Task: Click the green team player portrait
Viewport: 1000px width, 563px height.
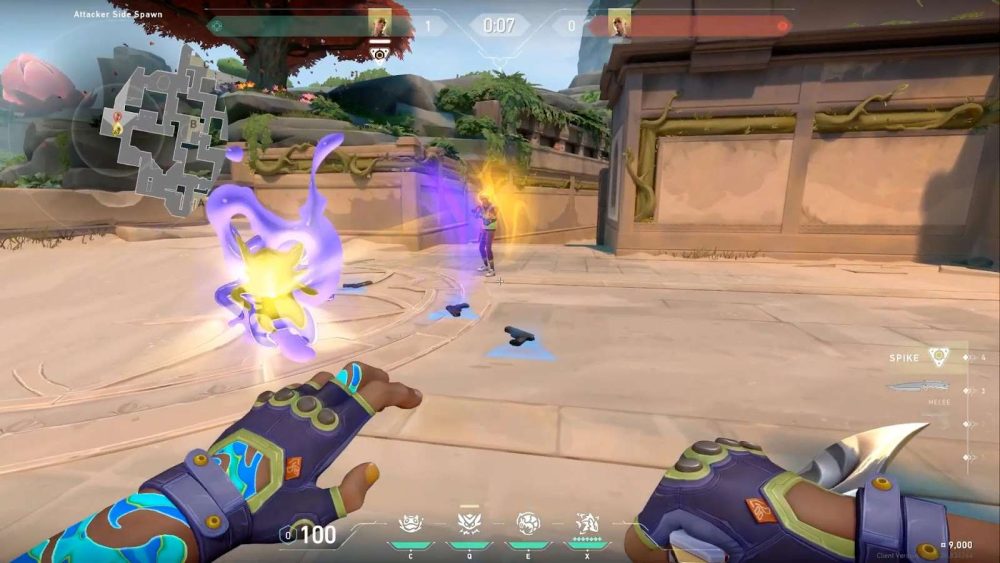Action: (380, 23)
